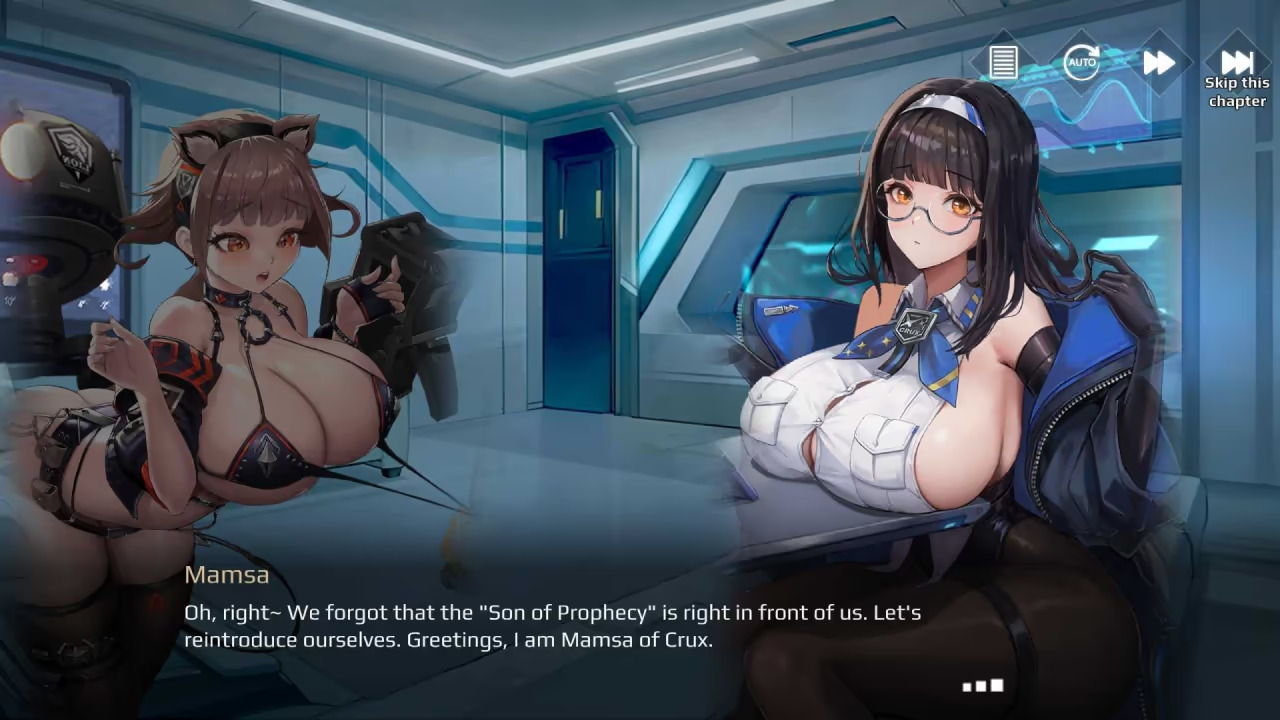Activate fast-forward for the dialogue

pyautogui.click(x=1159, y=62)
